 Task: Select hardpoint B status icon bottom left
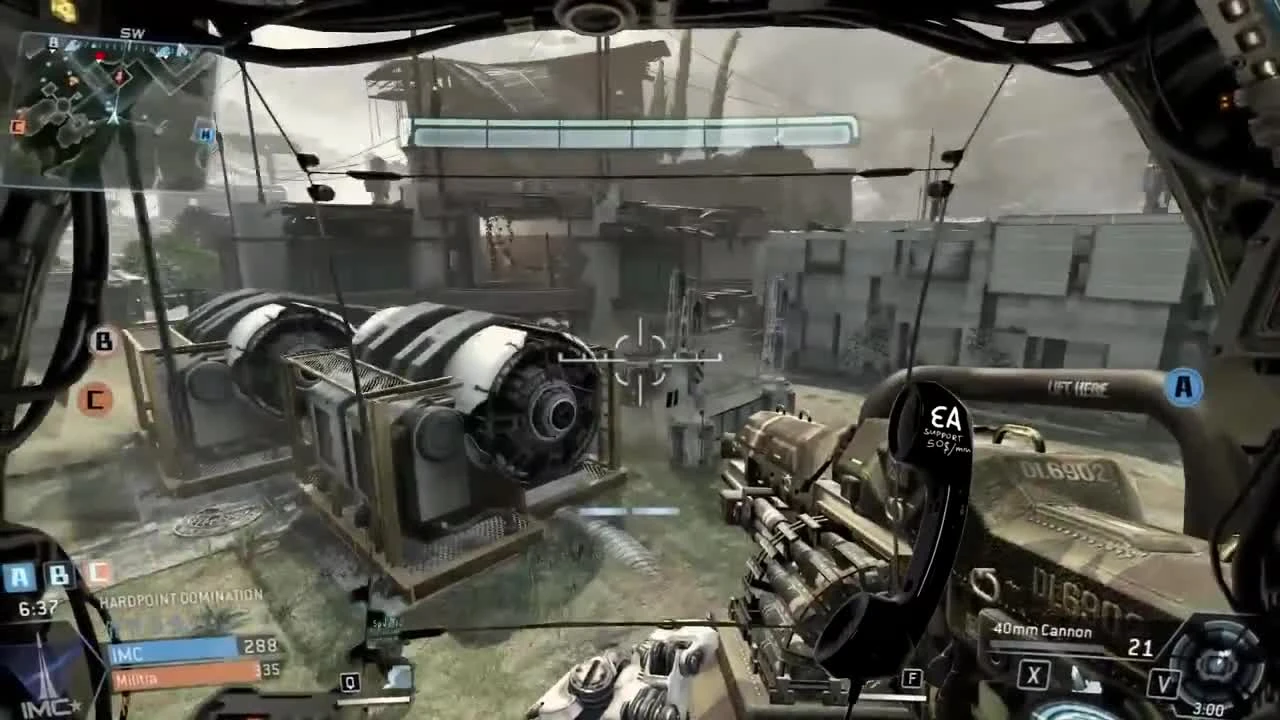click(58, 573)
